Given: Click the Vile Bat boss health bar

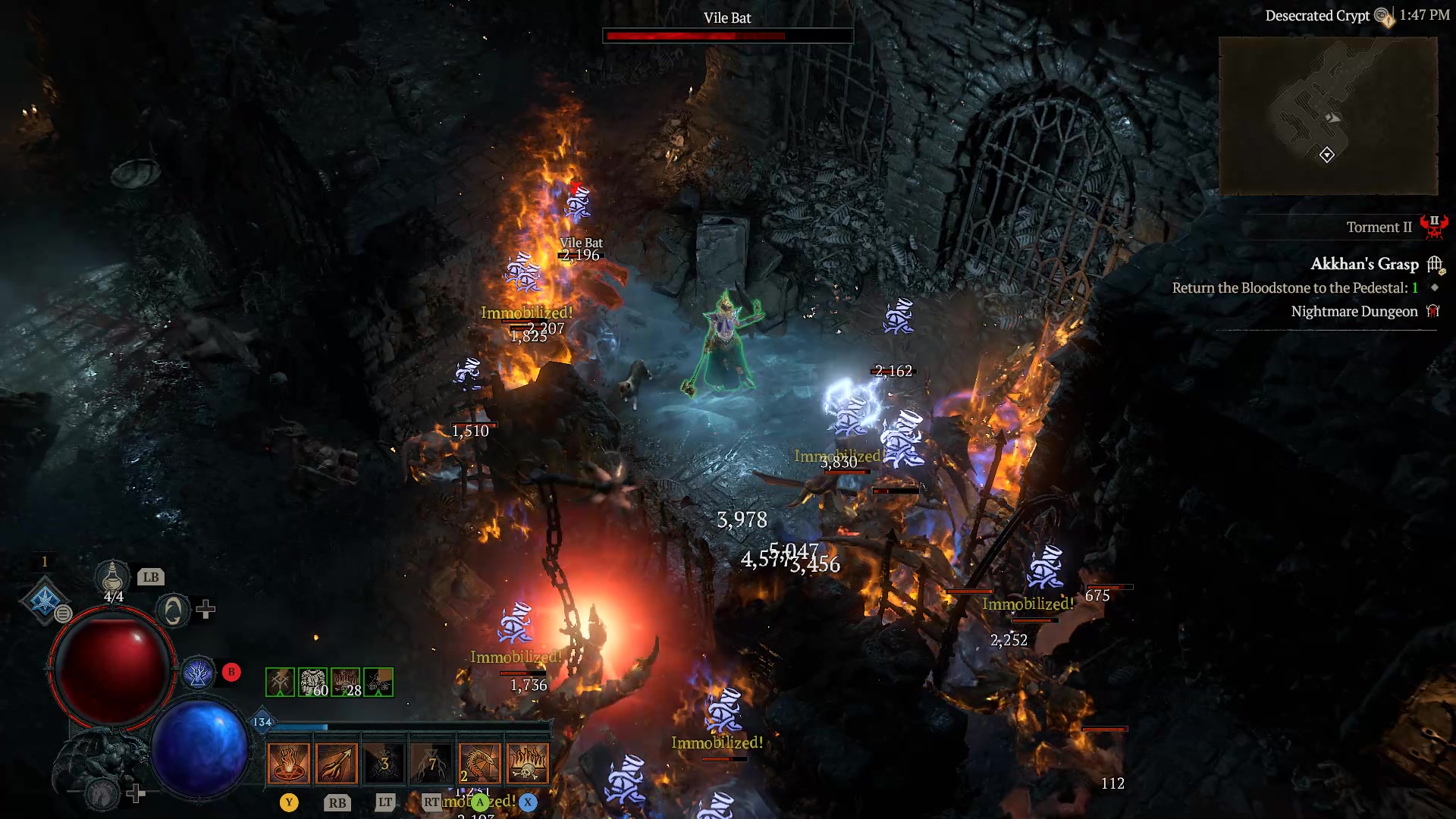Looking at the screenshot, I should coord(726,35).
